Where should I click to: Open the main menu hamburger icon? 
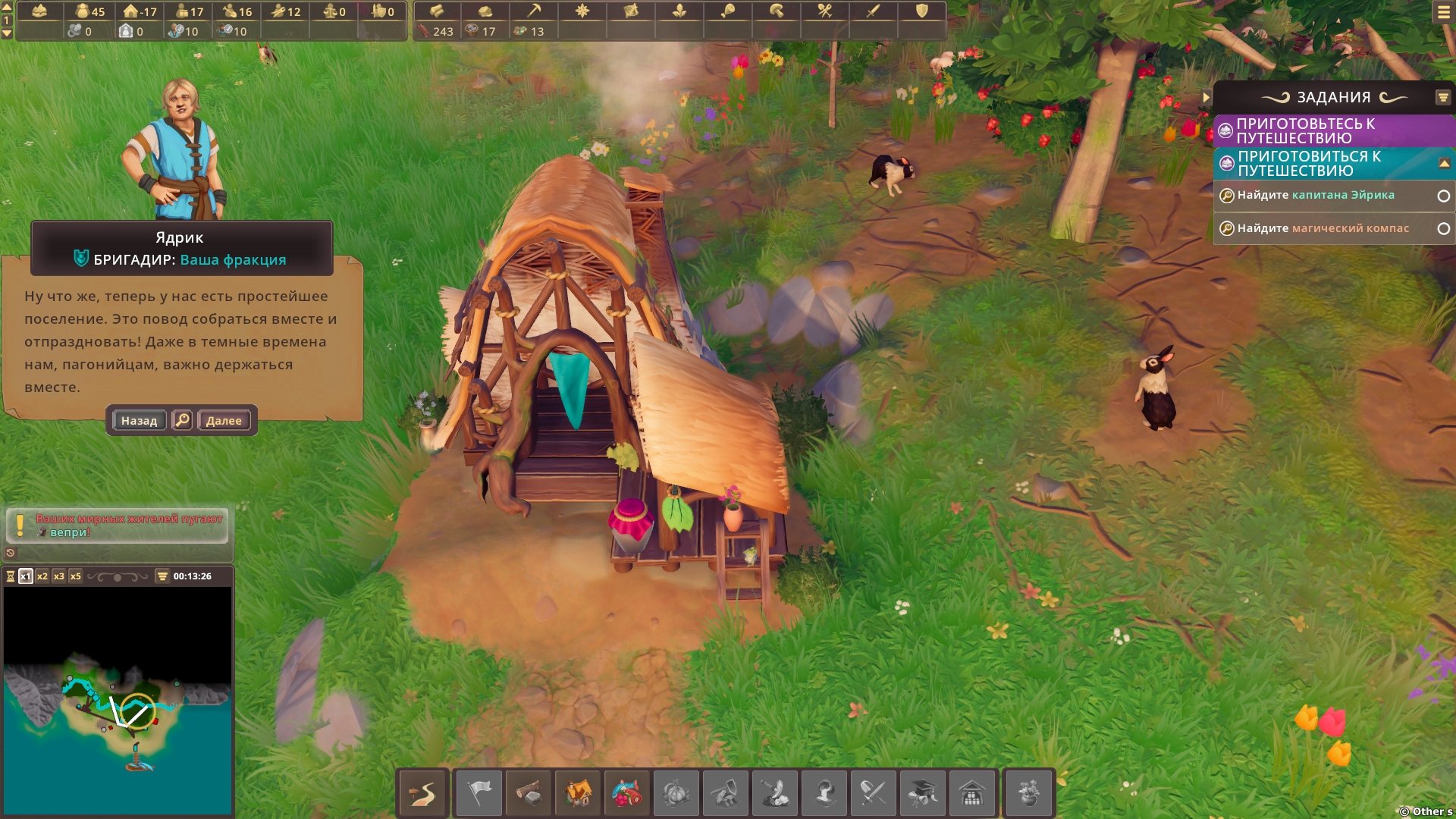[1443, 13]
